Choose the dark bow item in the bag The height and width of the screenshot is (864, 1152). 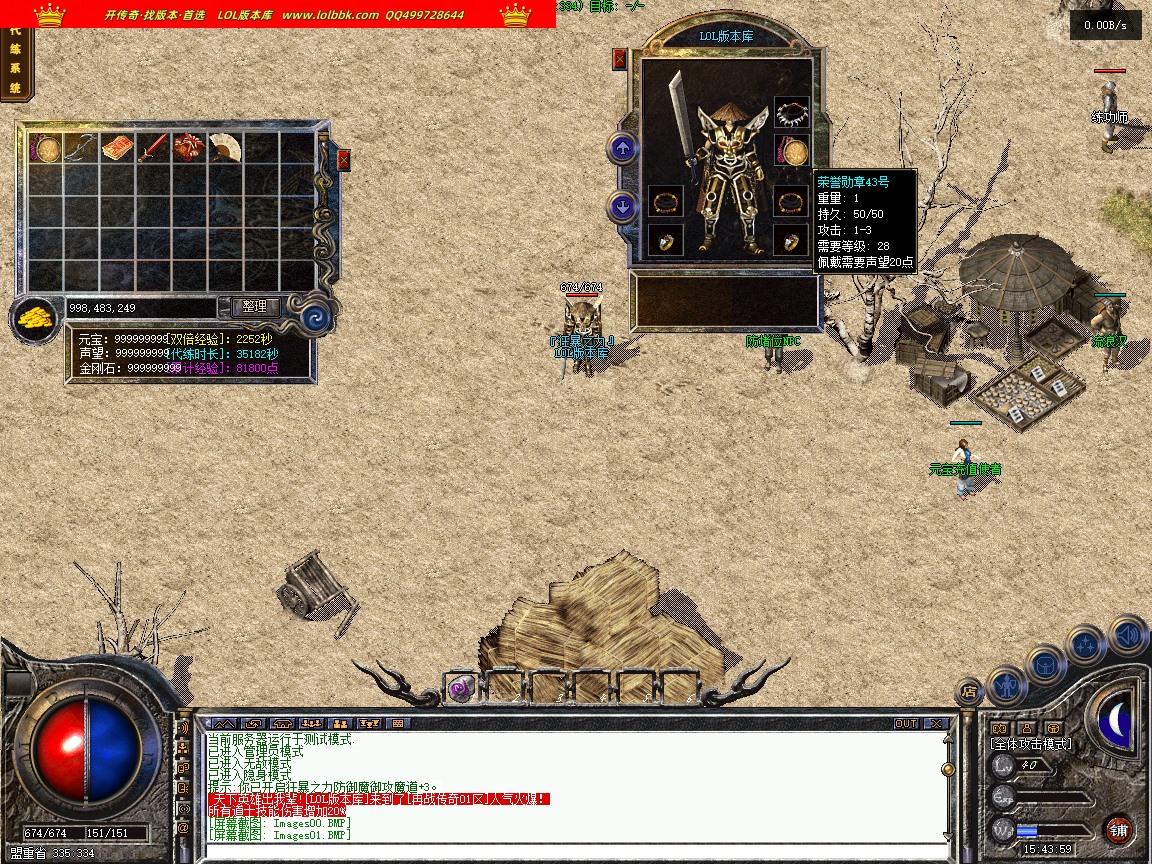(x=80, y=149)
